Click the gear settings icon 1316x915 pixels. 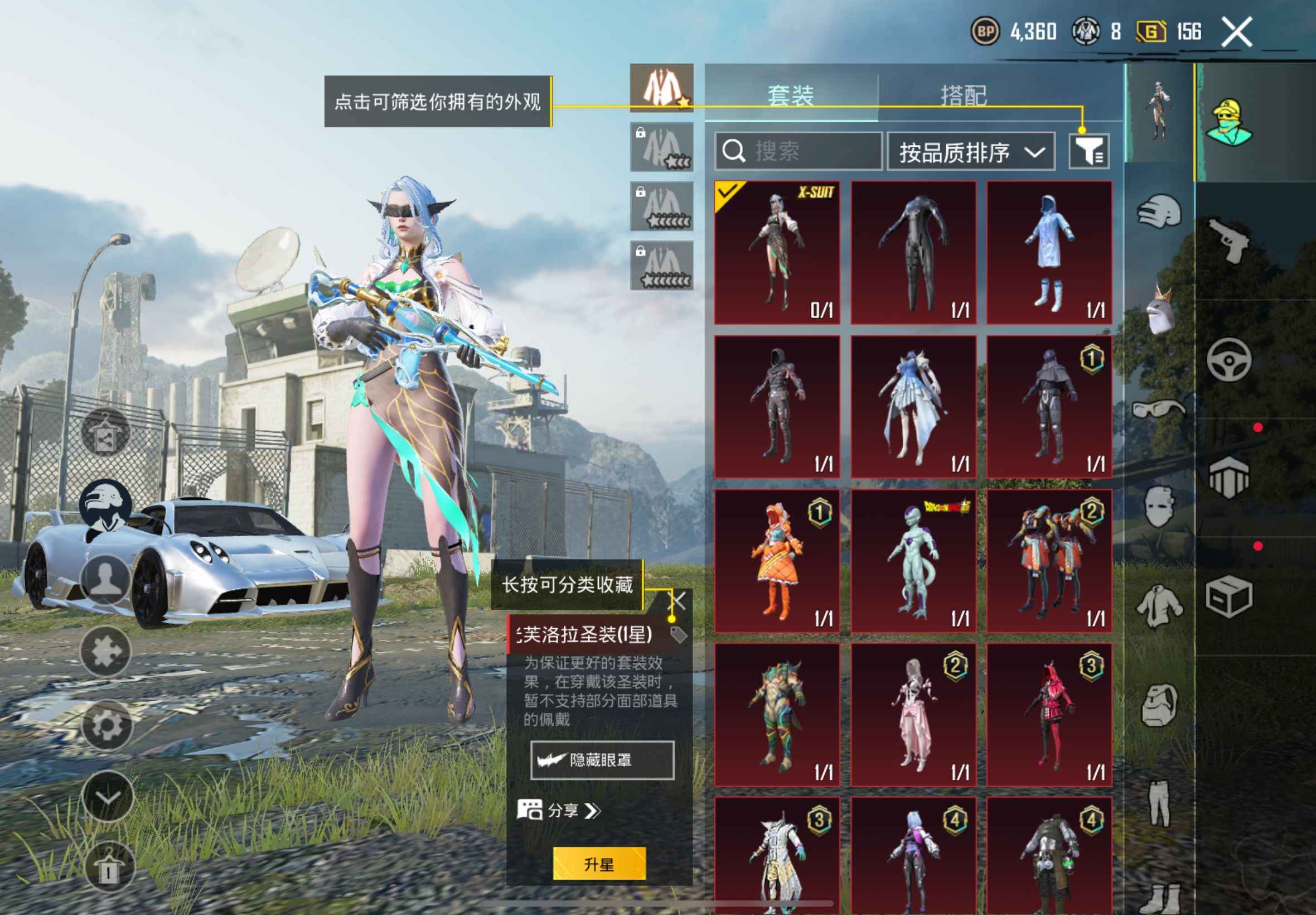[x=107, y=725]
